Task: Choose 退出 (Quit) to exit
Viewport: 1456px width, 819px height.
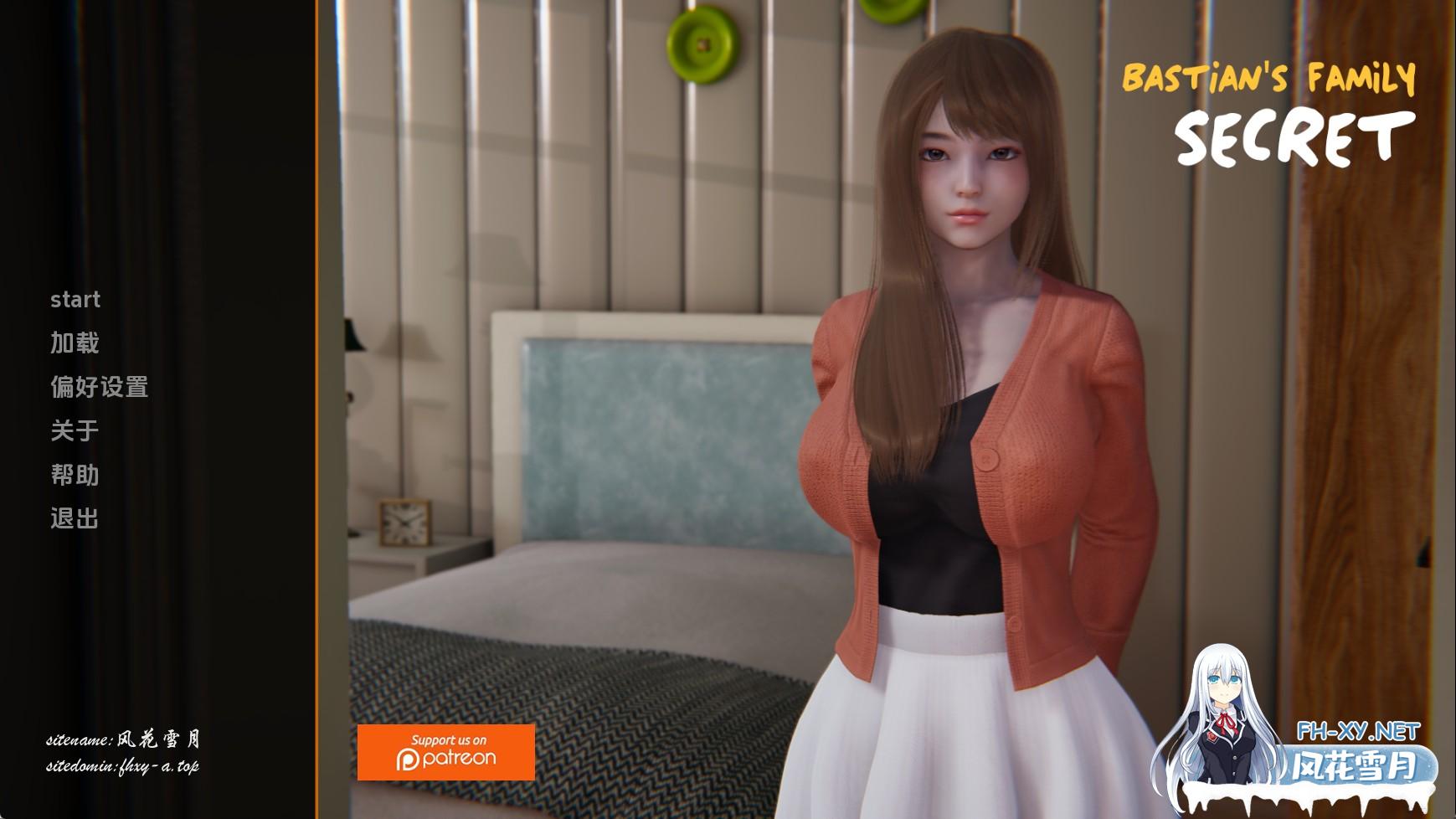Action: (x=75, y=518)
